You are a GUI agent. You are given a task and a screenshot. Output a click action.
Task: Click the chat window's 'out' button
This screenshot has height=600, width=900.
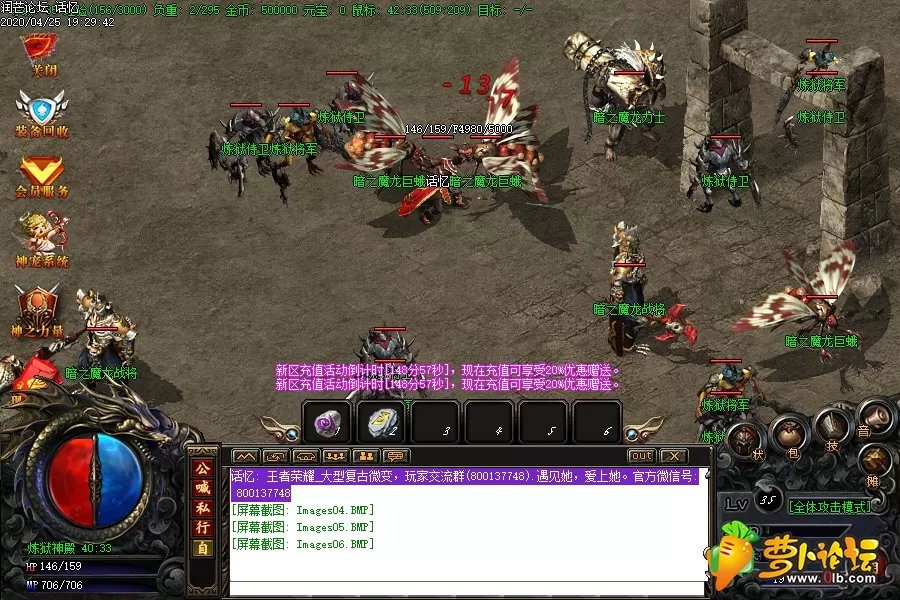(641, 456)
